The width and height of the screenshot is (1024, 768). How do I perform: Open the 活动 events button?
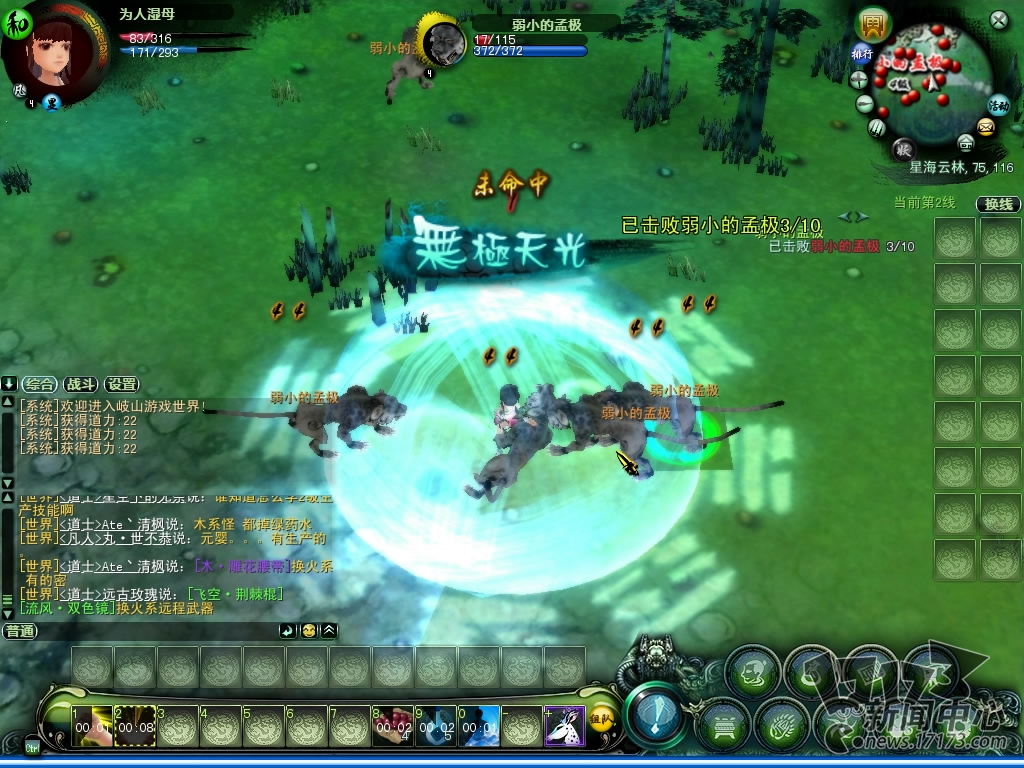(x=998, y=104)
